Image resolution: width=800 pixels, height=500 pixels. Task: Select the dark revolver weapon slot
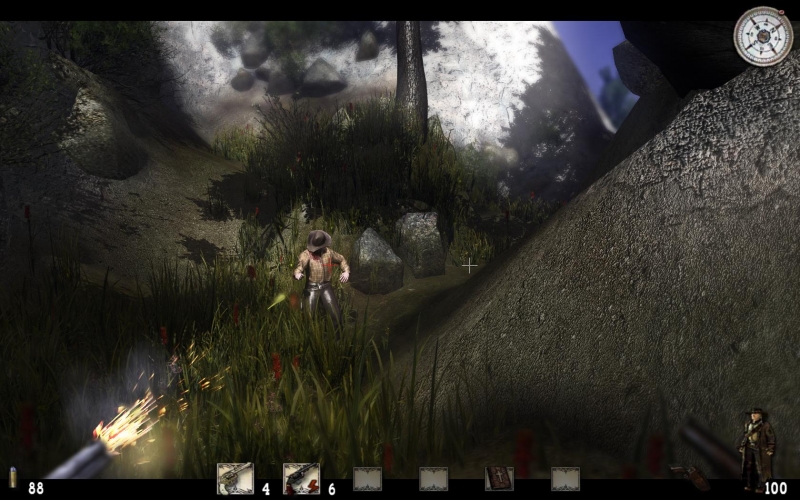click(301, 479)
